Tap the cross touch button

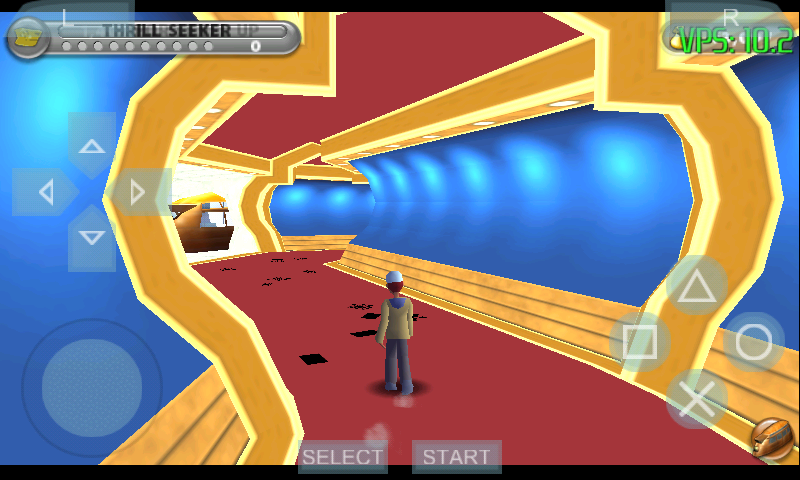[697, 399]
